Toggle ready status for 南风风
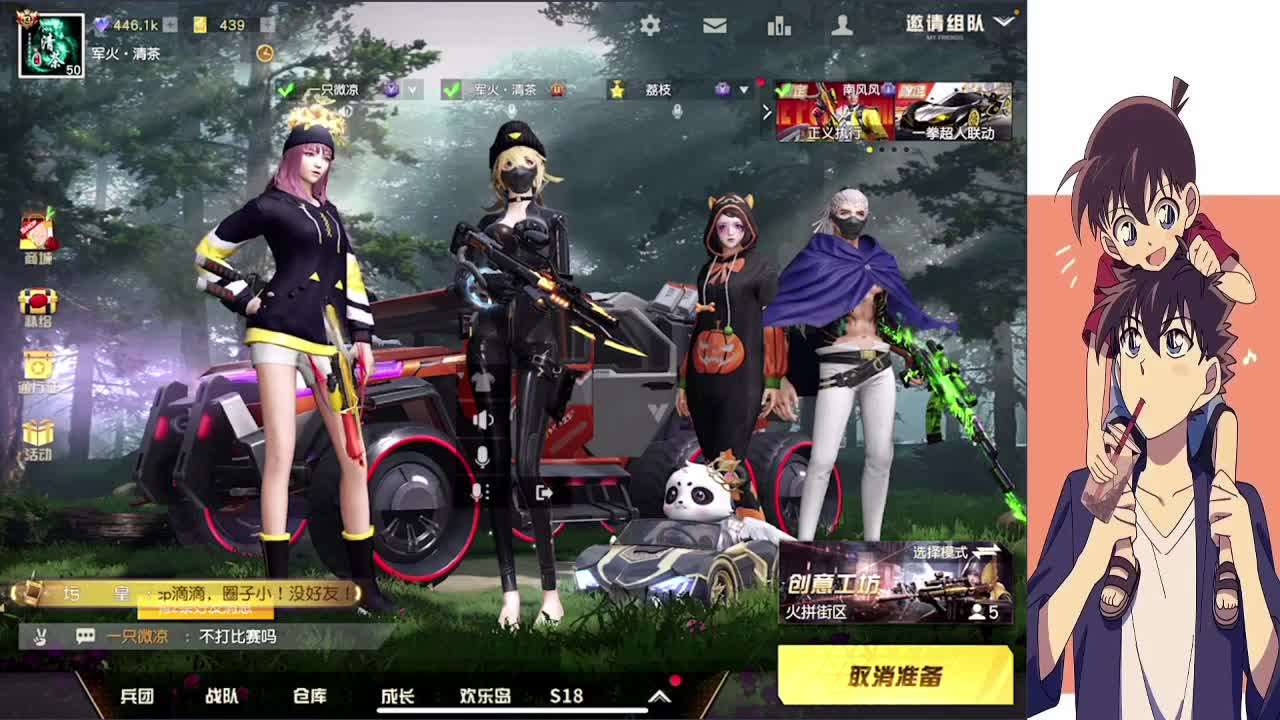1280x720 pixels. pos(784,91)
